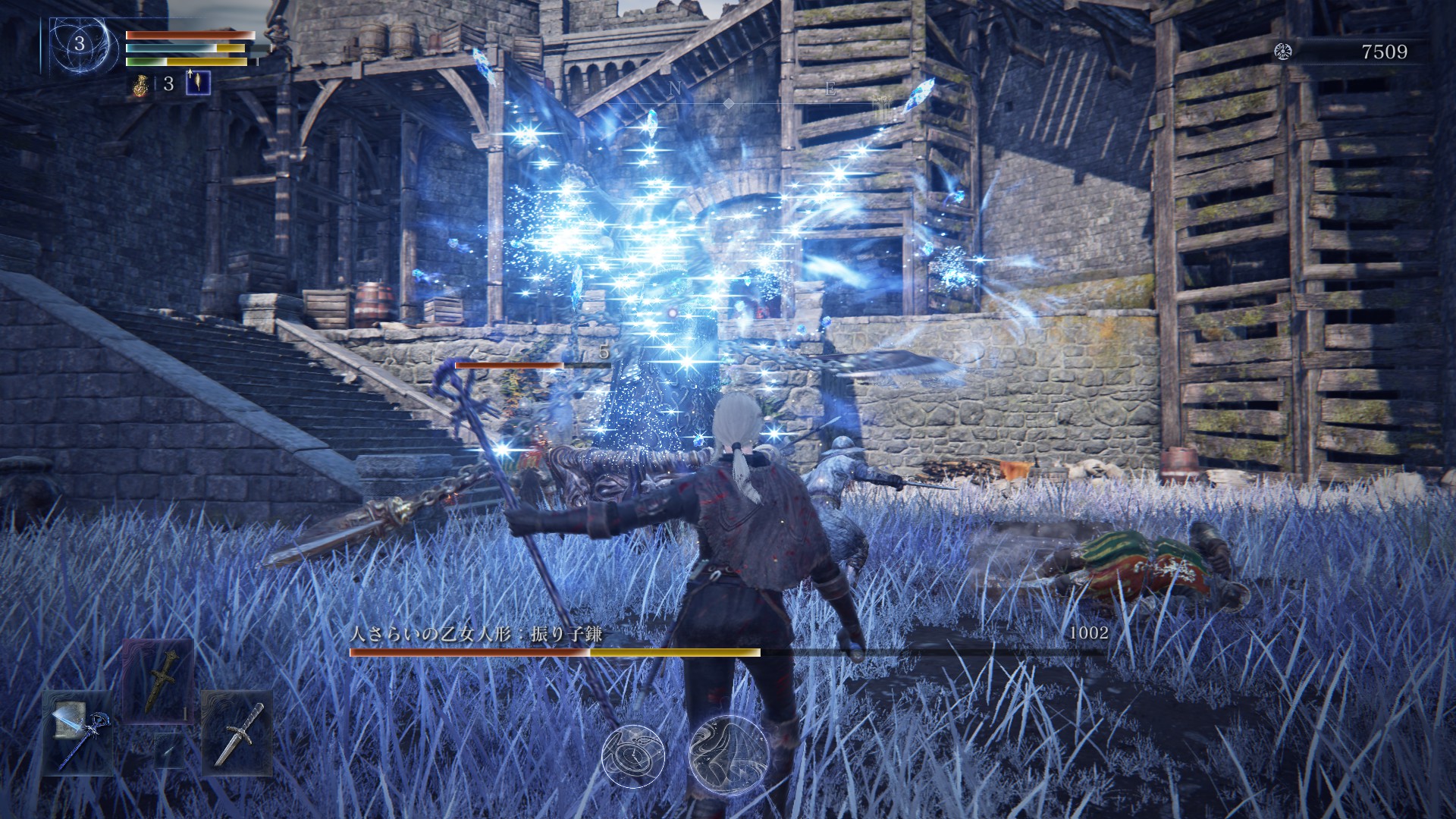Image resolution: width=1456 pixels, height=819 pixels.
Task: Select the dark dagger item slot
Action: (x=158, y=679)
